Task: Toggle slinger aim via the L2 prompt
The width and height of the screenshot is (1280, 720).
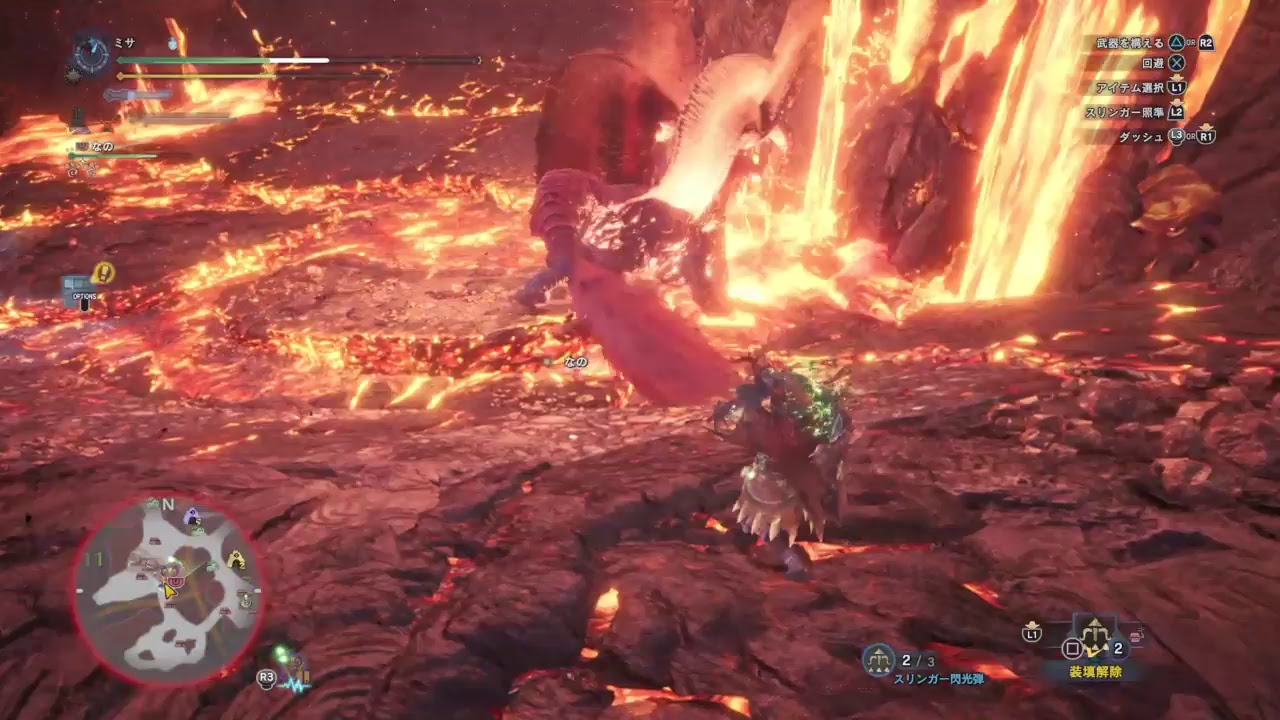Action: [x=1177, y=112]
